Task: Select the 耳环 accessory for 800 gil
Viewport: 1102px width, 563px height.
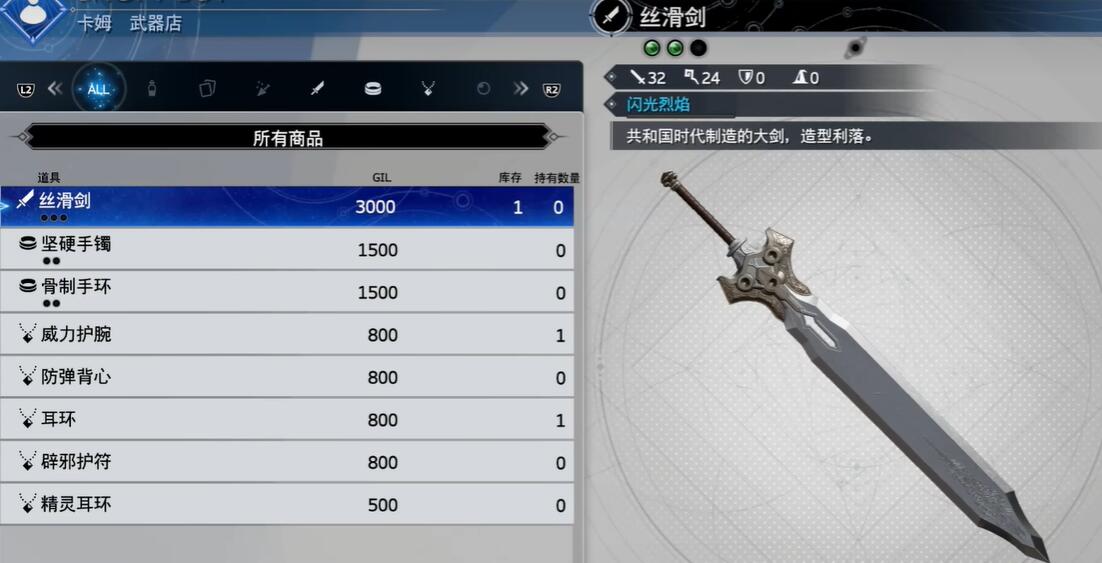Action: 287,420
